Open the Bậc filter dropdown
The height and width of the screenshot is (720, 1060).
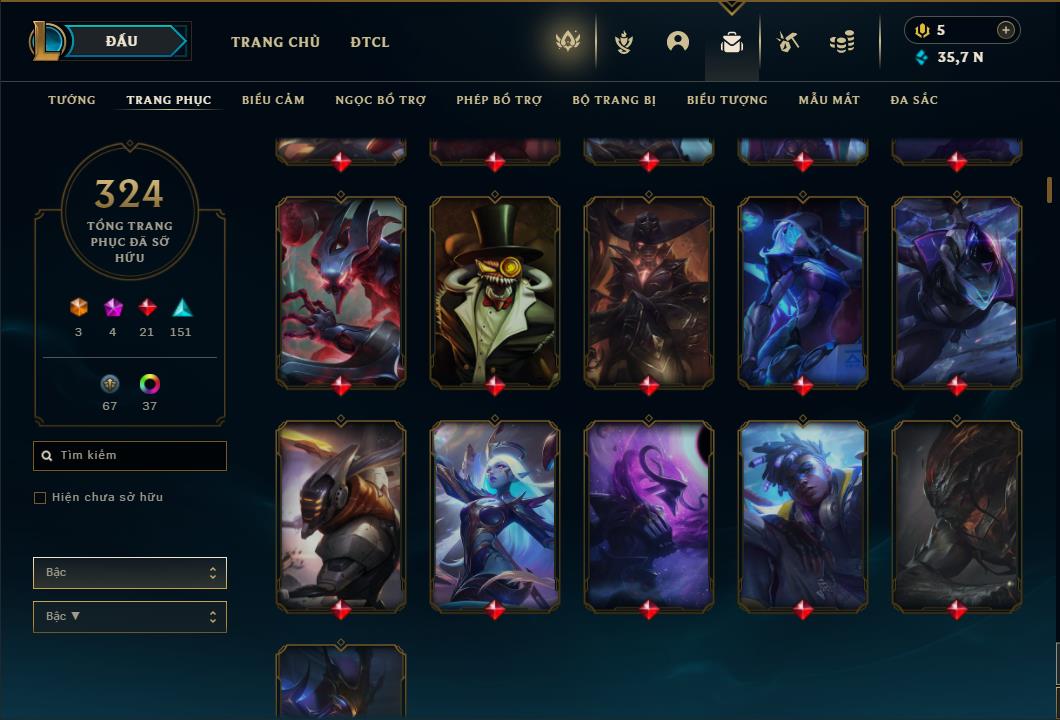[130, 573]
